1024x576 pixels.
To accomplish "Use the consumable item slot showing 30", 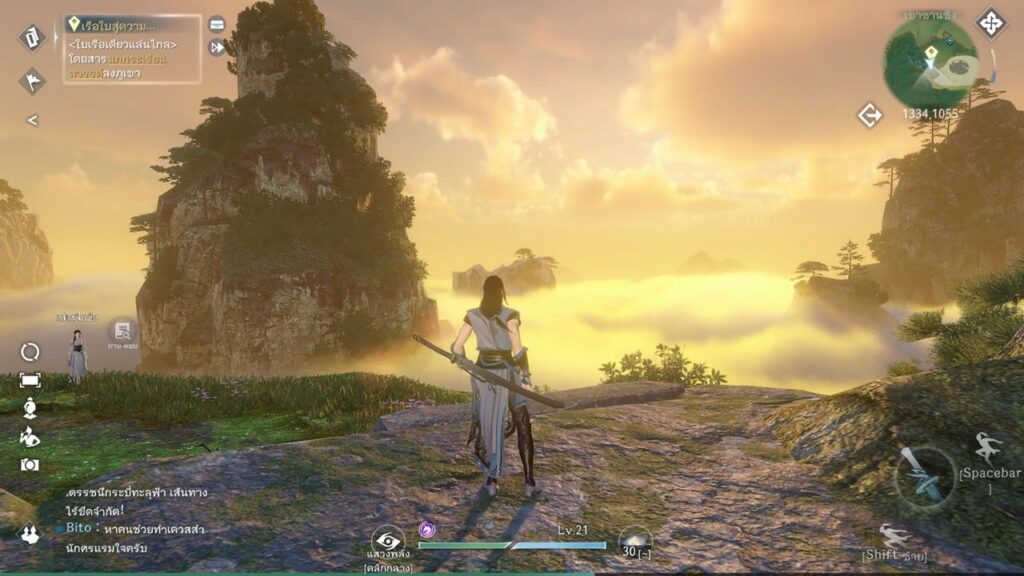I will coord(634,541).
